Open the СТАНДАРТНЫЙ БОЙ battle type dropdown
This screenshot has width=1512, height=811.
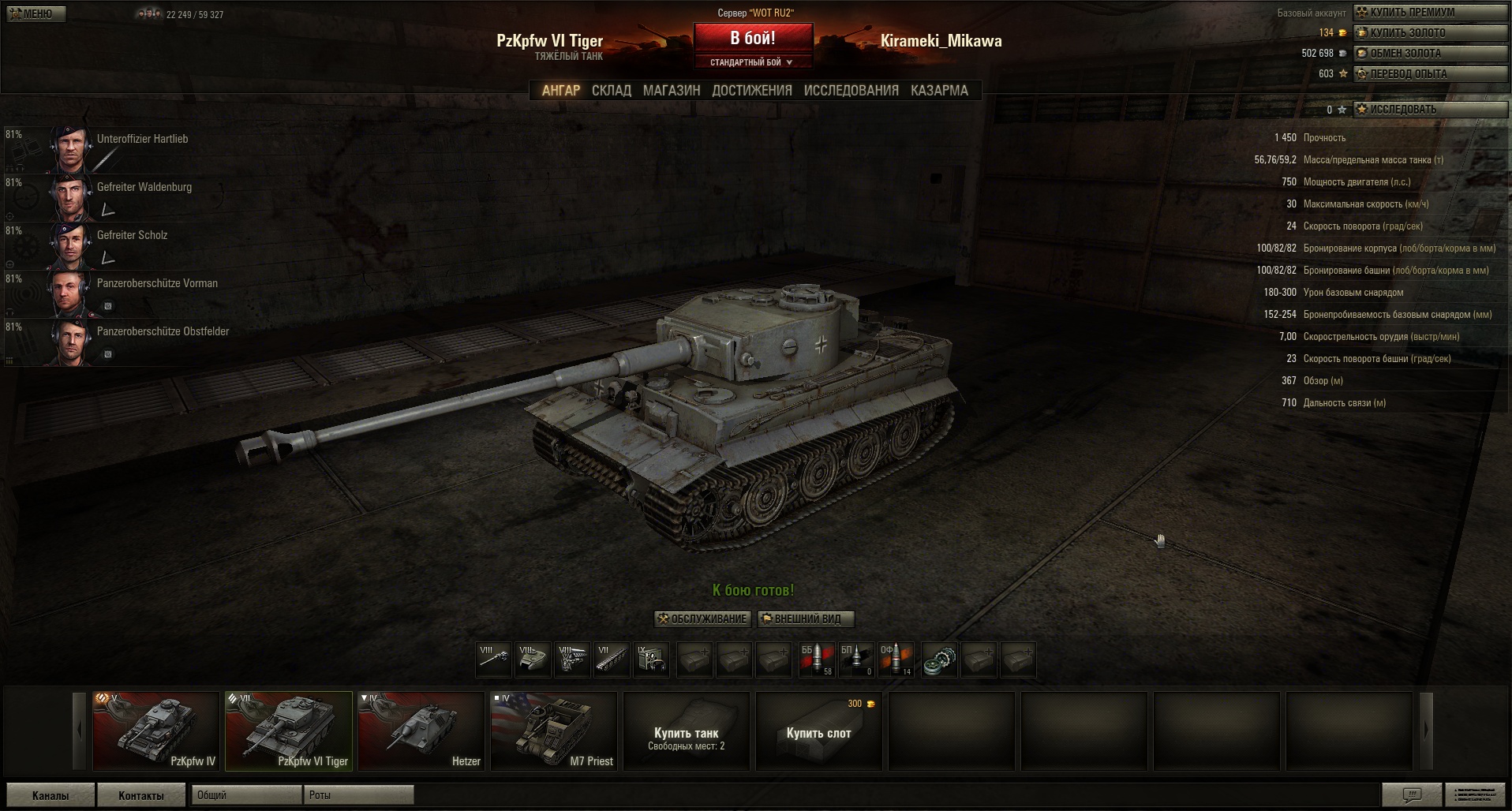tap(751, 62)
